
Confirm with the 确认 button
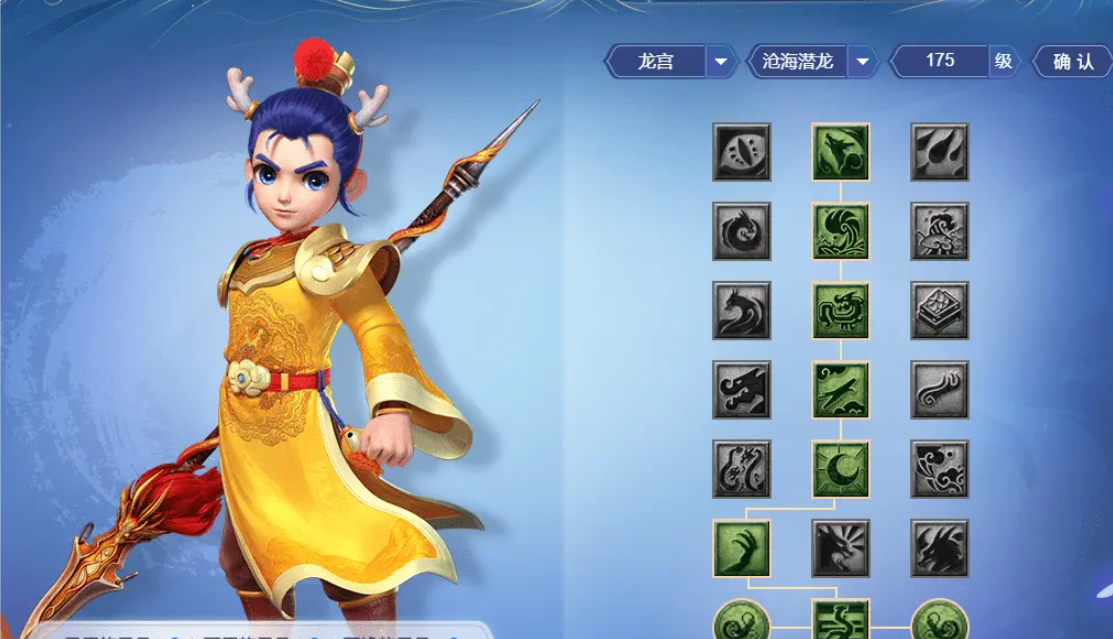coord(1073,62)
